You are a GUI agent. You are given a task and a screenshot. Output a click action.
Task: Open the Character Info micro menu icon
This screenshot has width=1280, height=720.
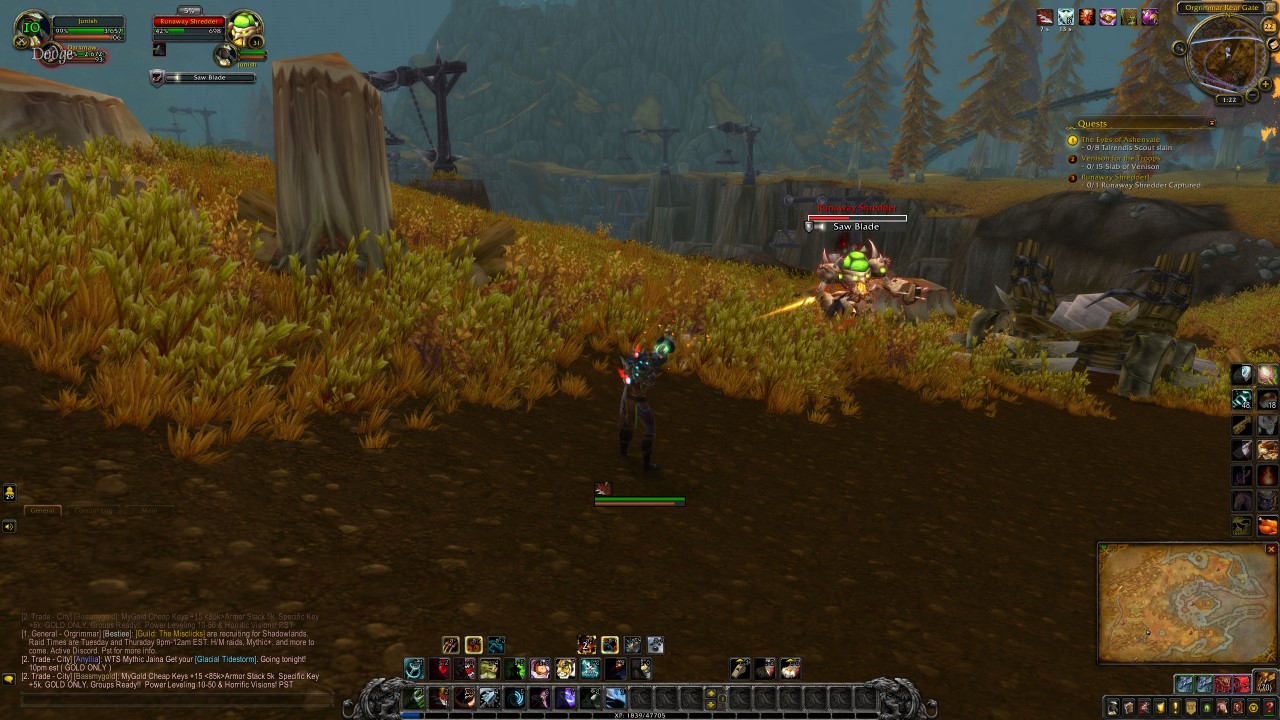[x=1113, y=706]
